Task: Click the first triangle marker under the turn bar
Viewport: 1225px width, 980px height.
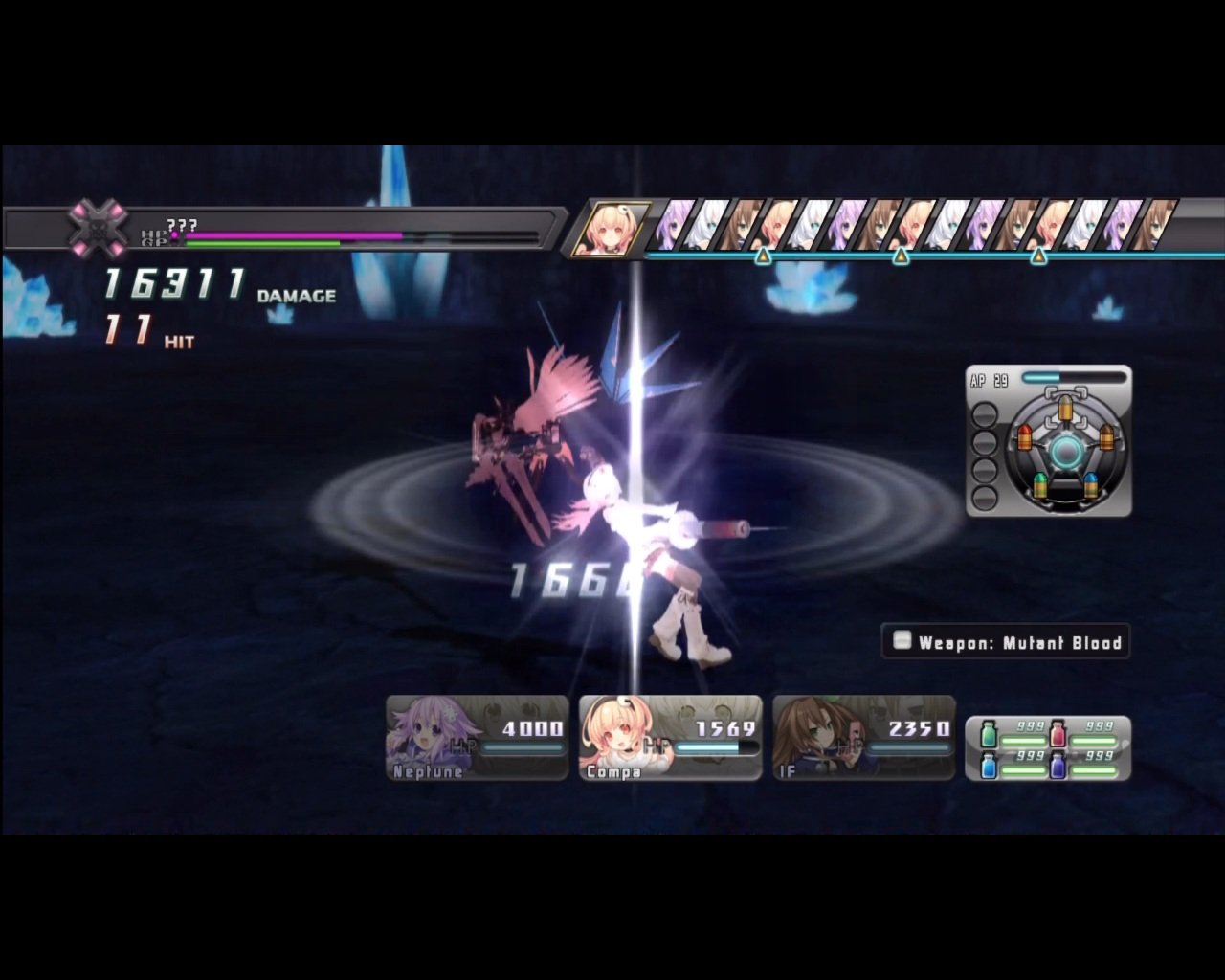Action: 761,256
